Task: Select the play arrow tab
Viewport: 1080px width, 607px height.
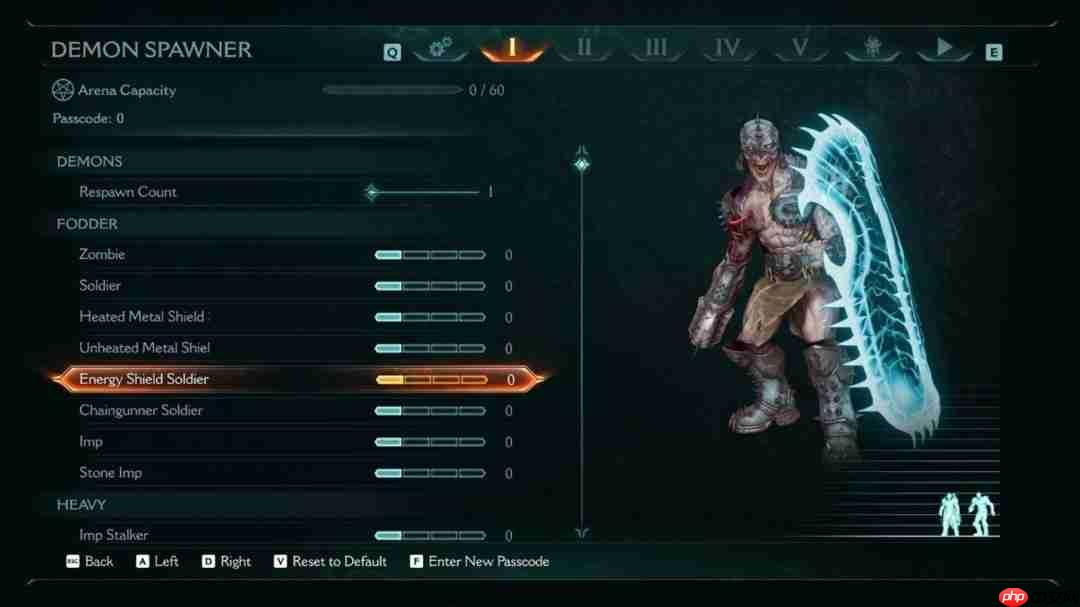Action: 944,47
